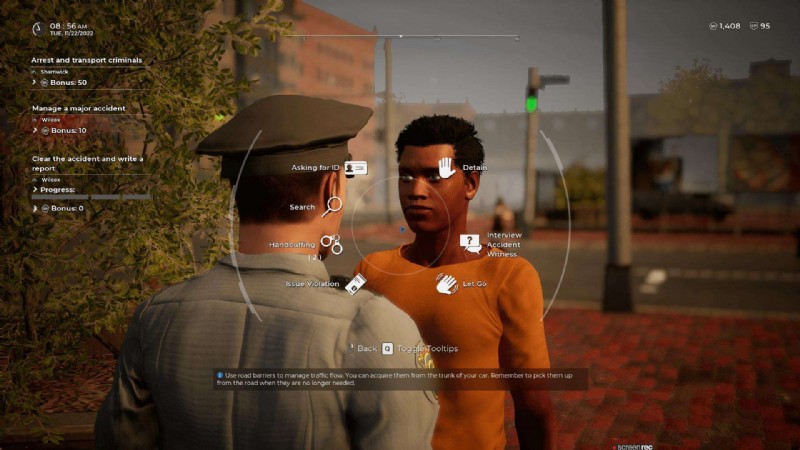Screen dimensions: 800x450
Task: Select Detain in the radial menu
Action: coord(446,167)
